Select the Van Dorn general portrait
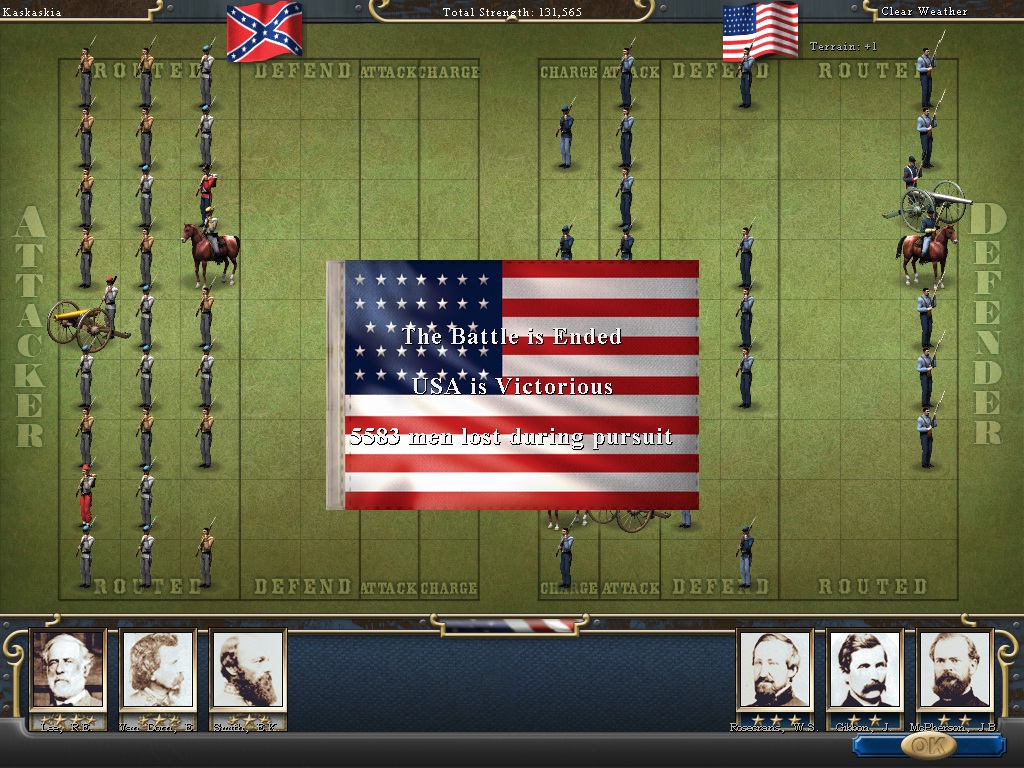This screenshot has height=768, width=1024. point(158,669)
